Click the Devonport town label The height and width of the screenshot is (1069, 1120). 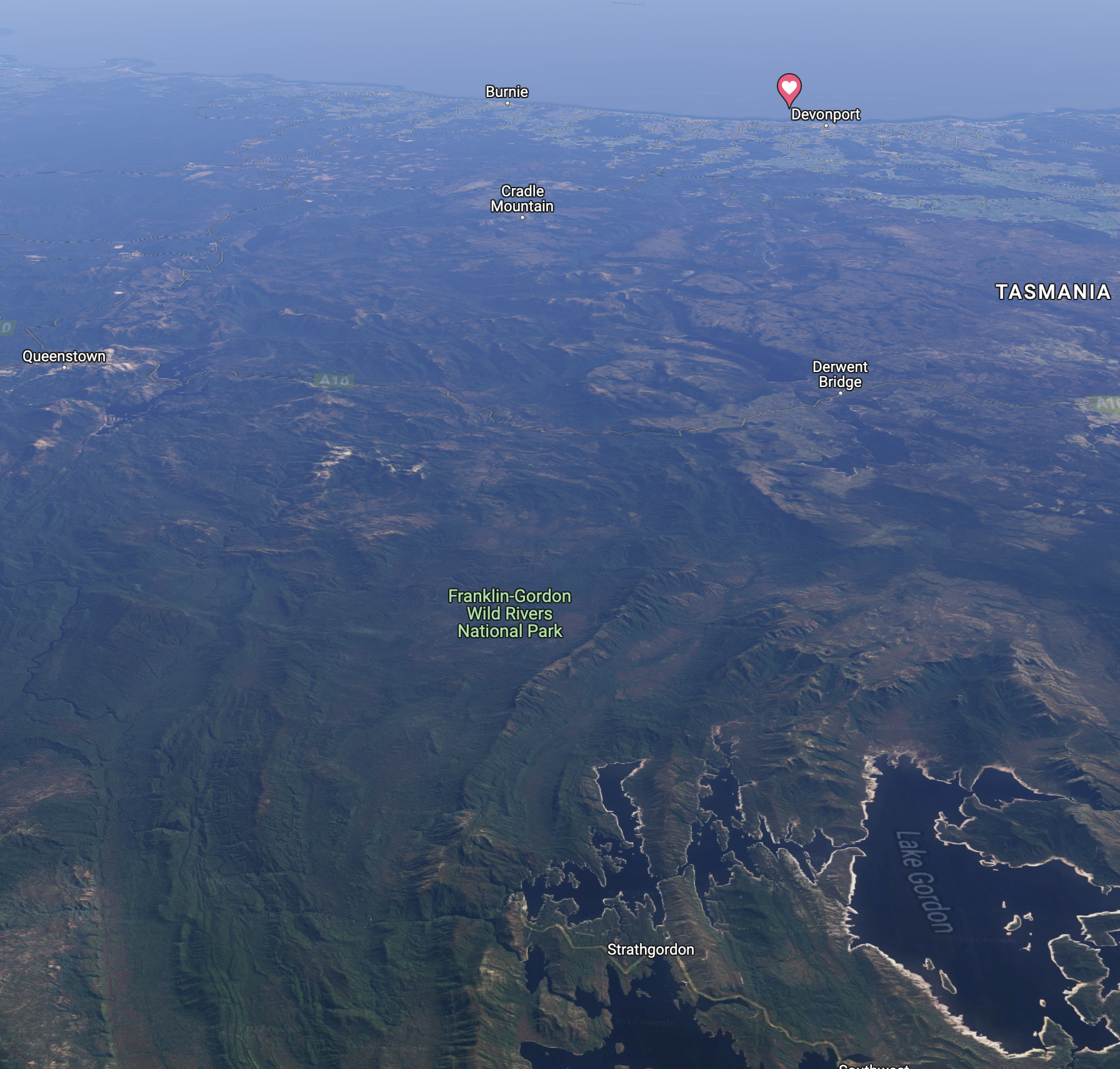pos(825,114)
